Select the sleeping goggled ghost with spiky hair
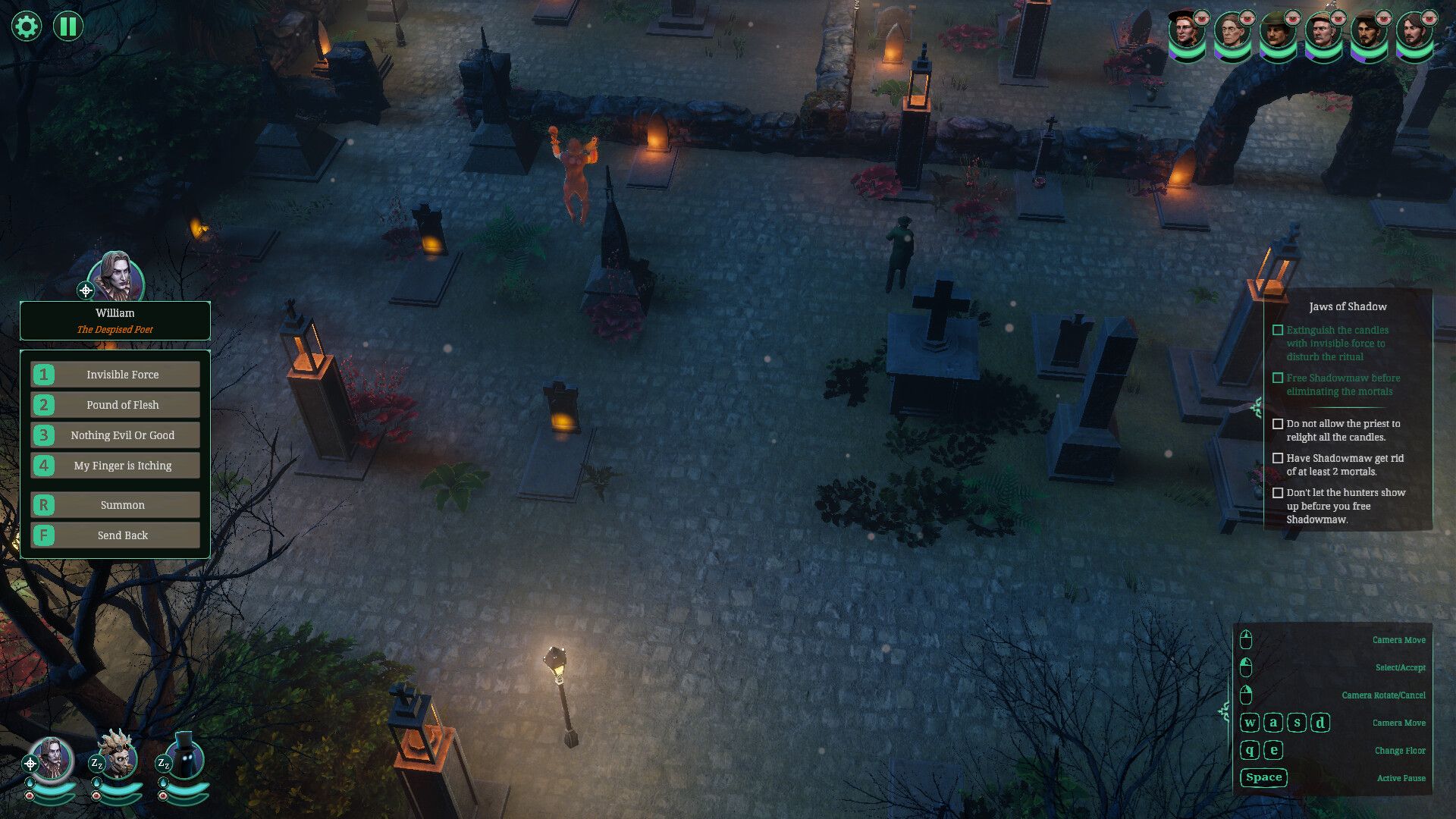The height and width of the screenshot is (819, 1456). tap(118, 756)
